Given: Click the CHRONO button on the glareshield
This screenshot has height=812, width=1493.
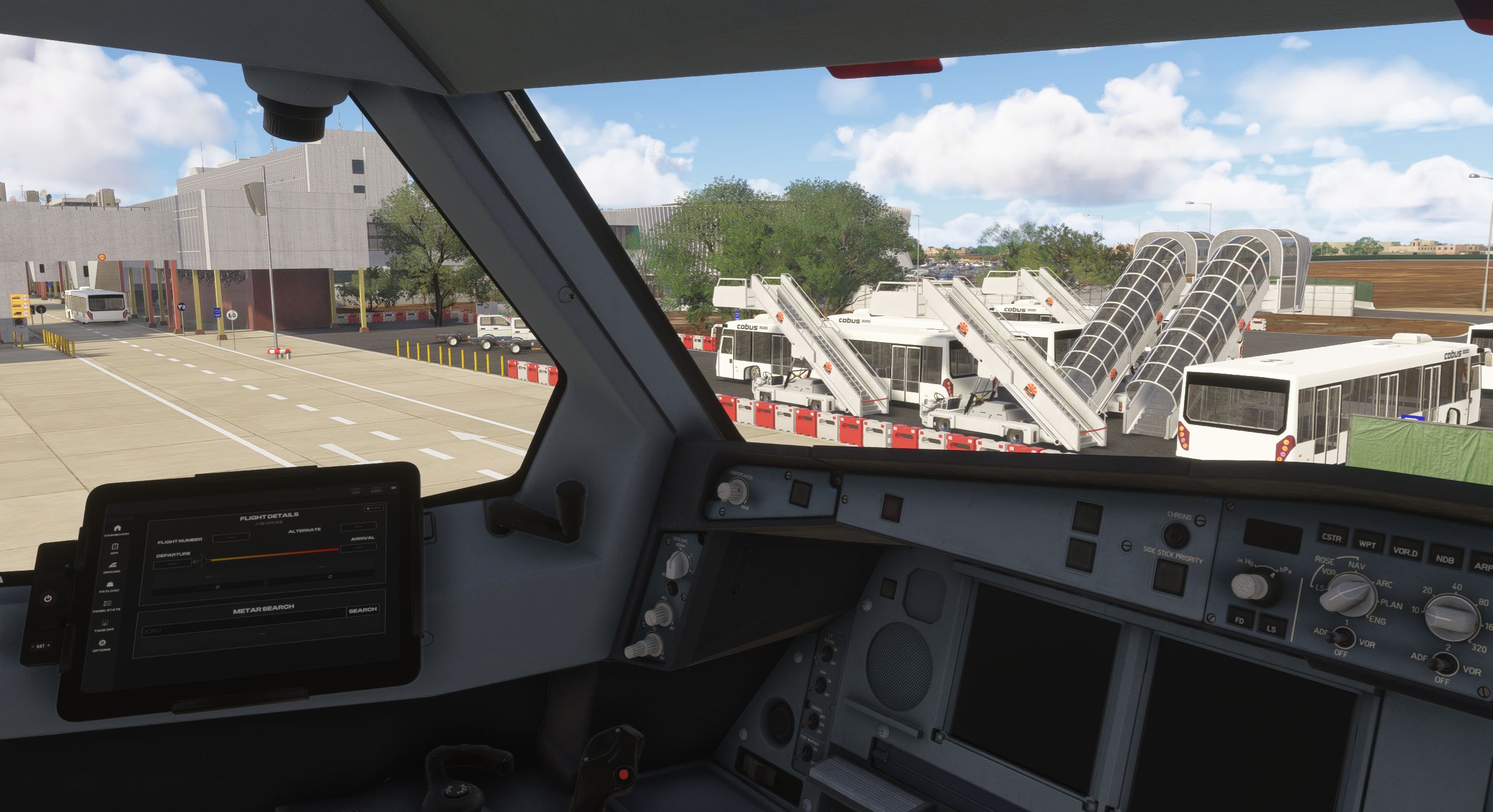Looking at the screenshot, I should point(1176,534).
